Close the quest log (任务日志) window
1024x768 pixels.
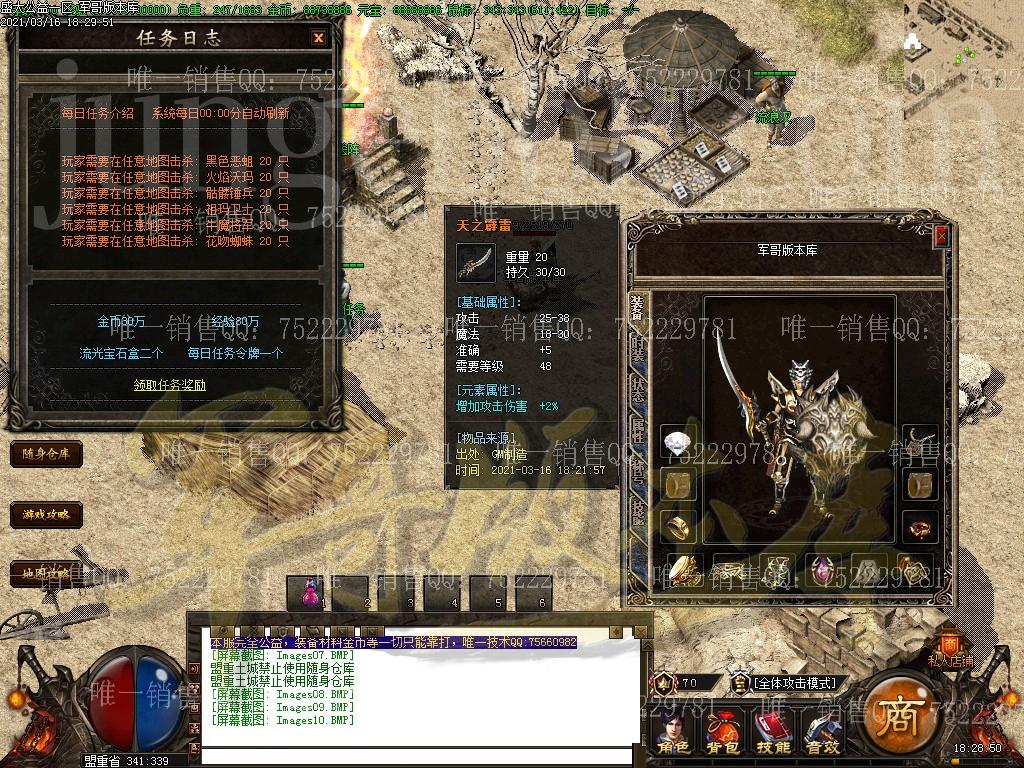click(x=318, y=38)
